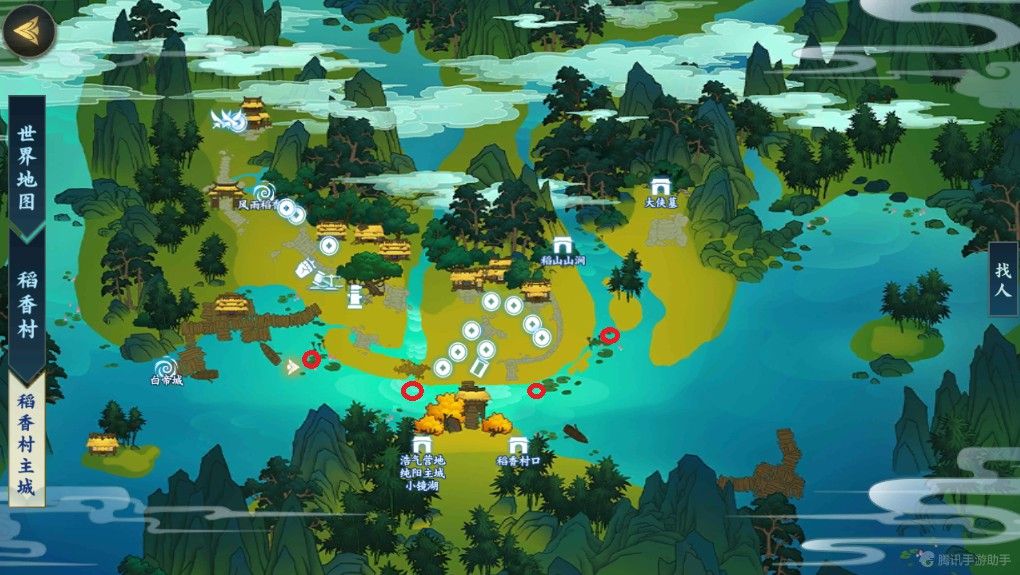1020x575 pixels.
Task: Choose the 稻山山洞 cave marker
Action: click(562, 246)
